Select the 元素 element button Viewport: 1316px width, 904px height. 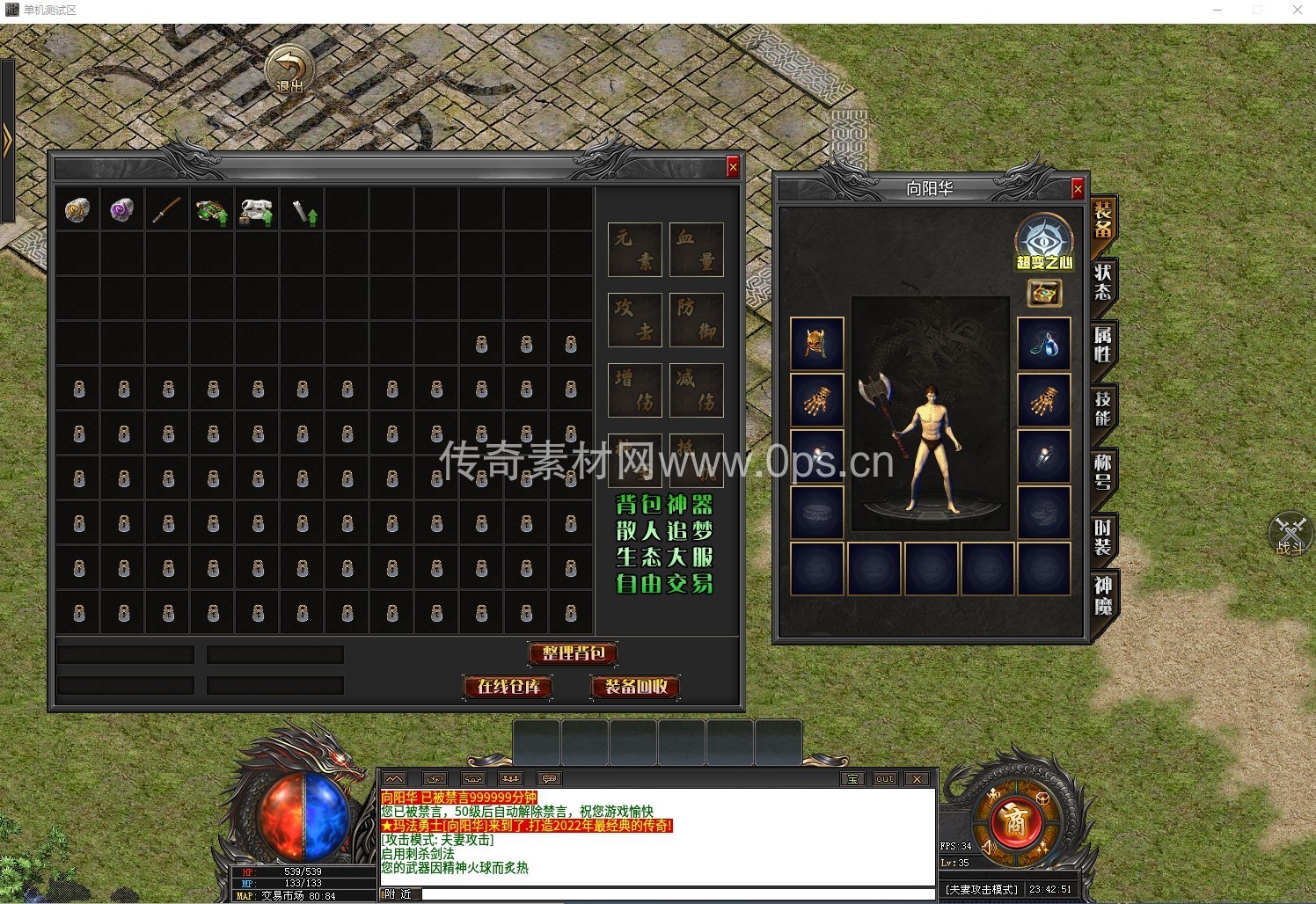pos(634,250)
